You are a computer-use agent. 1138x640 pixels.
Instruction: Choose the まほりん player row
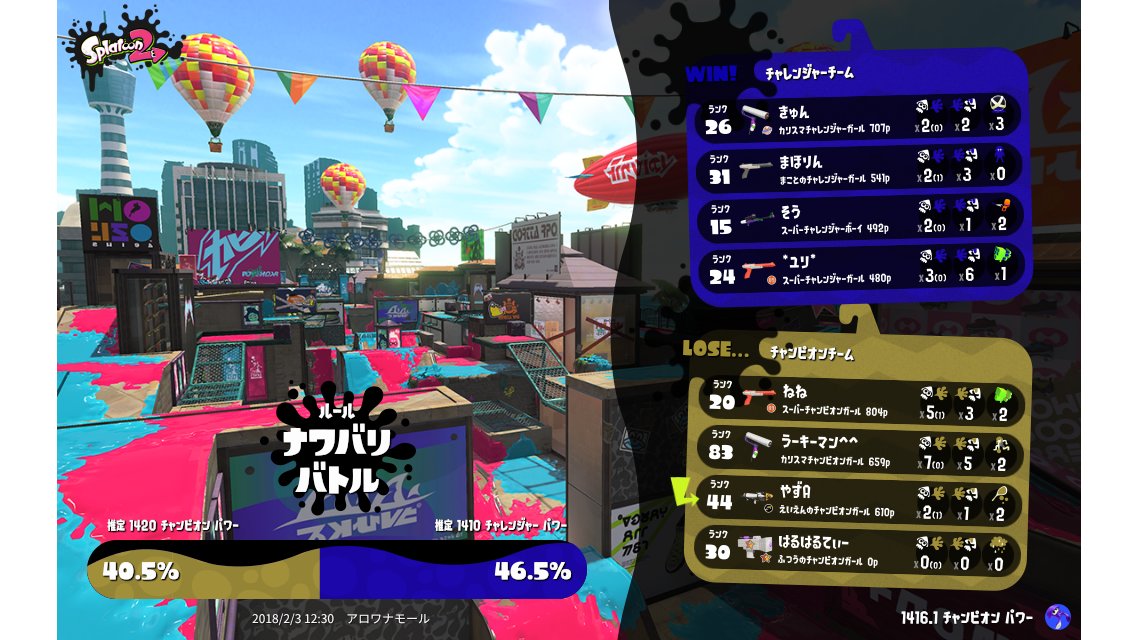pyautogui.click(x=860, y=168)
